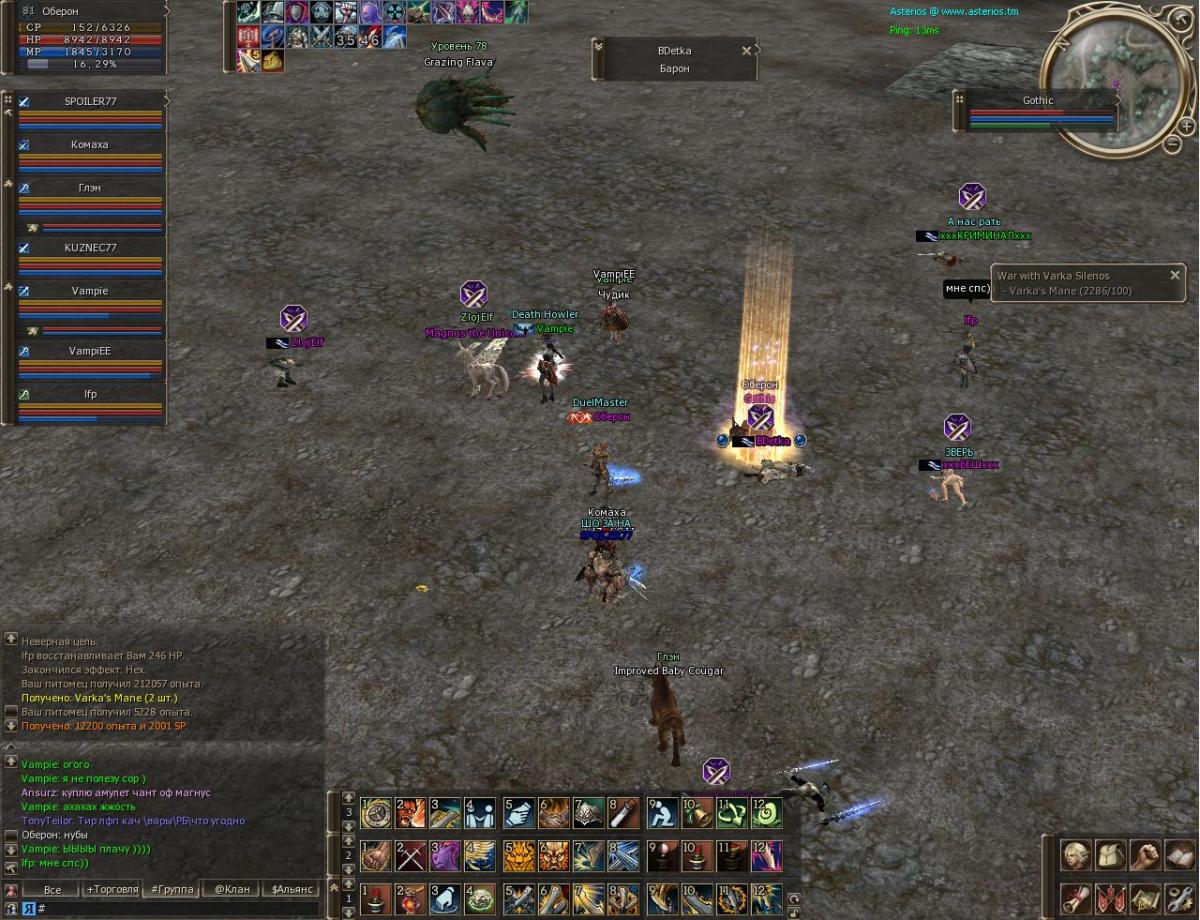Click the chat message input field
Screen dimensions: 1200x920
(180, 908)
